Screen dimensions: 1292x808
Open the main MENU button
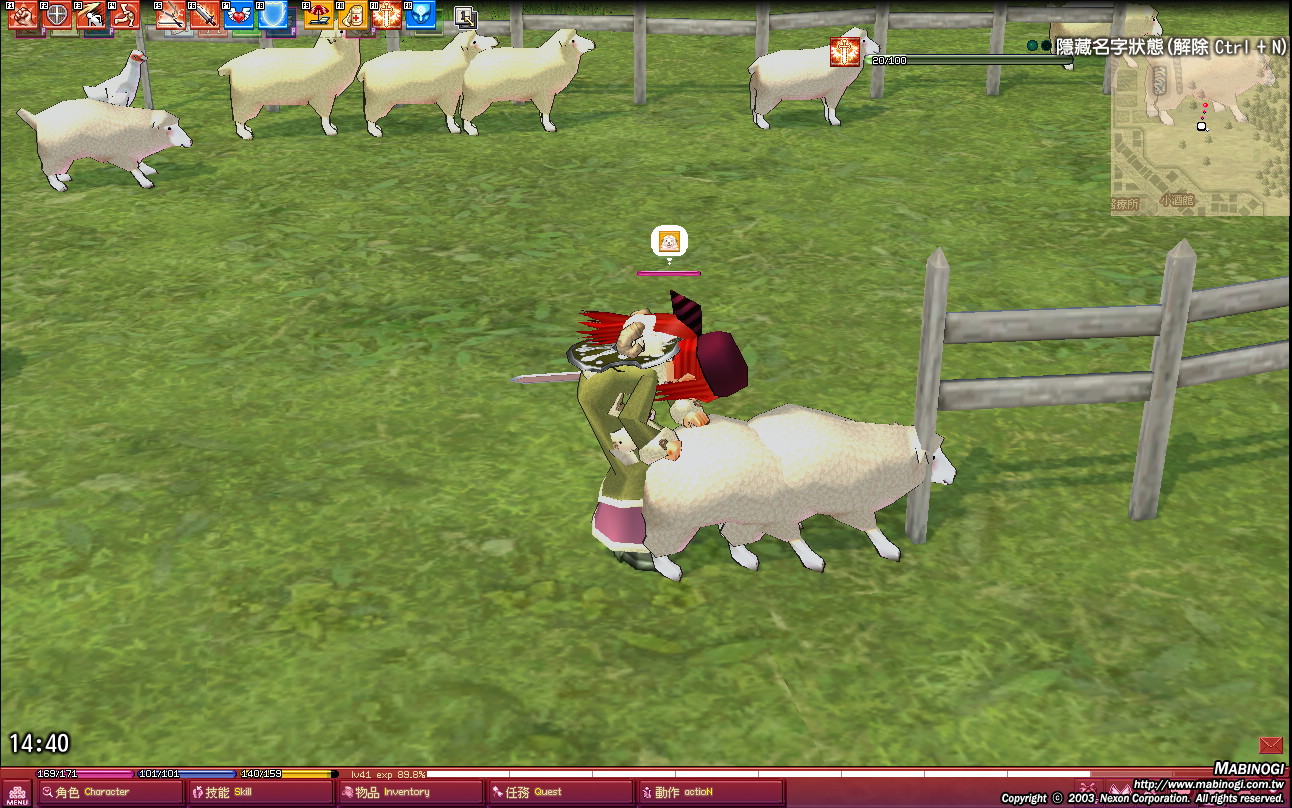(17, 793)
